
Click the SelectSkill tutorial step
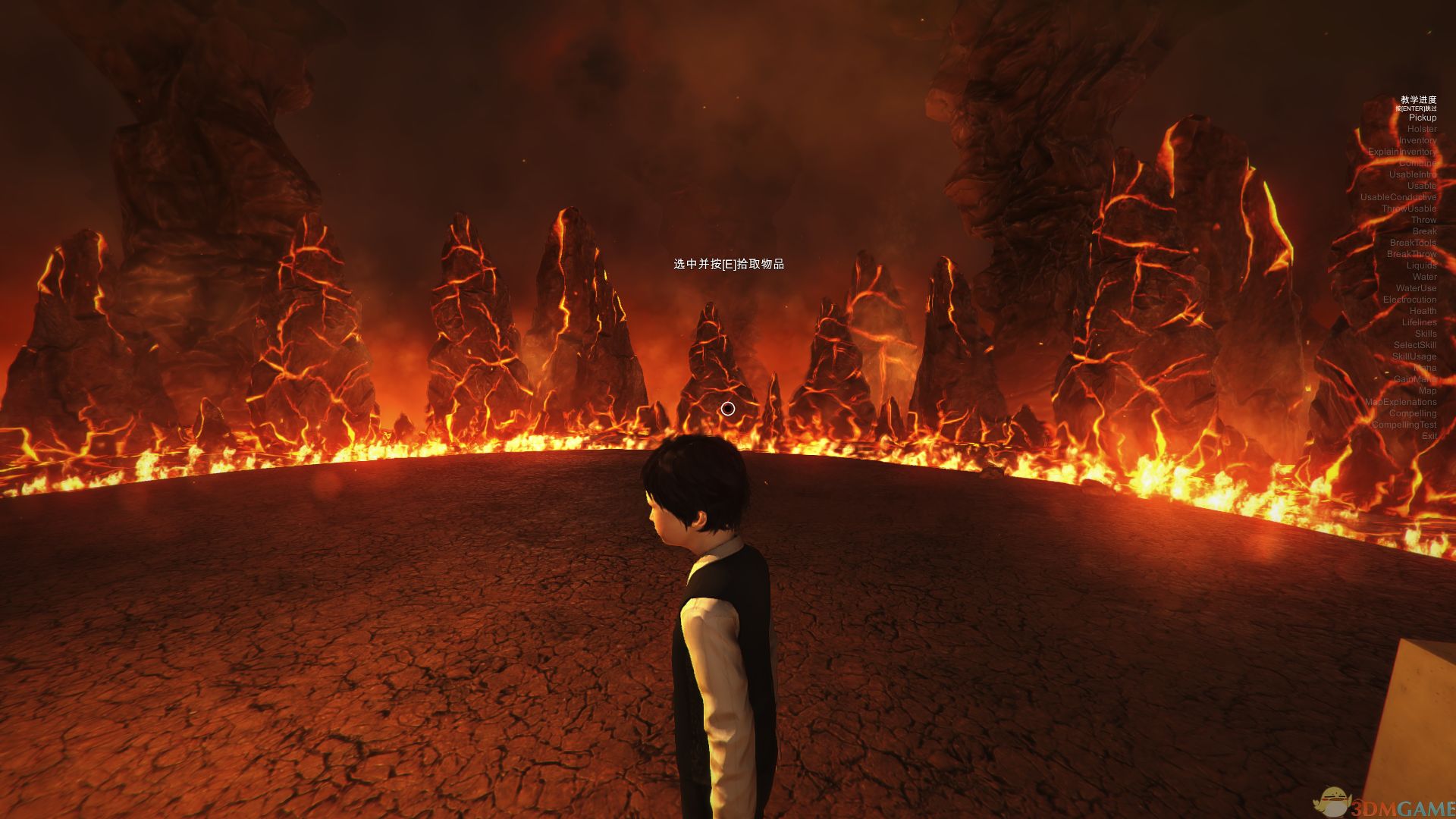(1414, 345)
